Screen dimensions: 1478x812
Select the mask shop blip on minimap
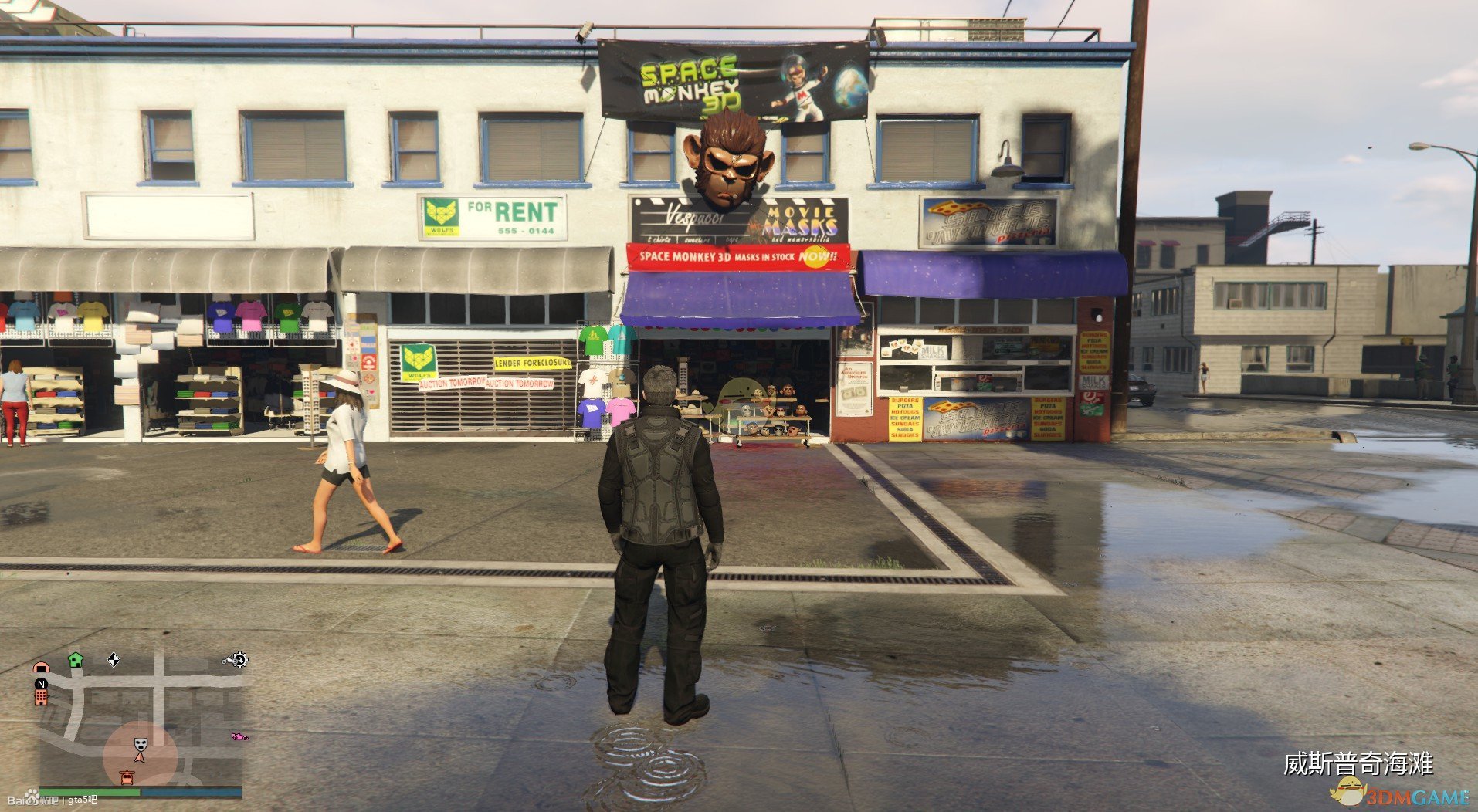pos(140,744)
